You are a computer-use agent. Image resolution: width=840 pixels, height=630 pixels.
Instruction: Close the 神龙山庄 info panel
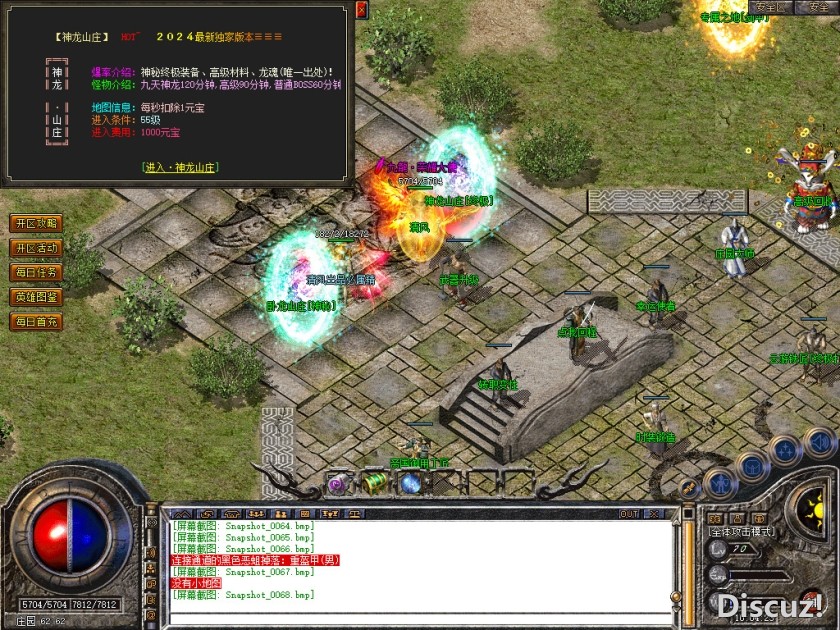coord(362,9)
